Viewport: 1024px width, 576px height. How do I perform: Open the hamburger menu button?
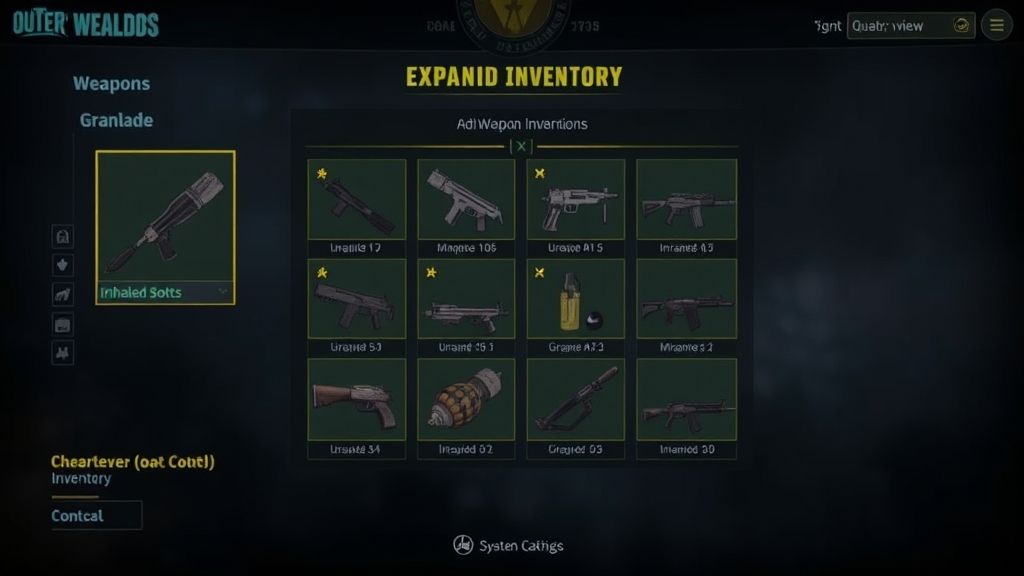click(x=996, y=25)
